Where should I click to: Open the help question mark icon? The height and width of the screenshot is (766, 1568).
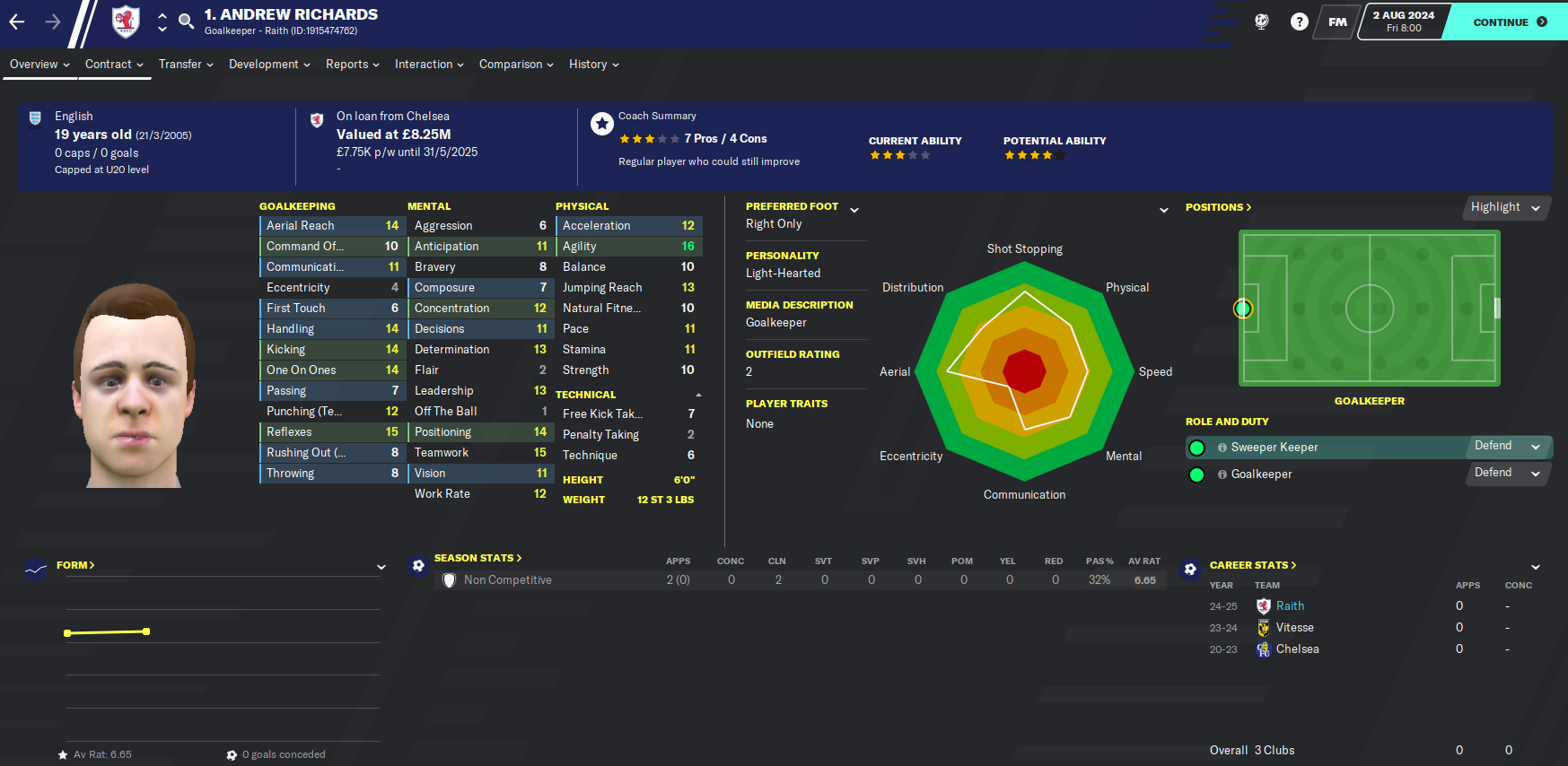click(x=1299, y=22)
